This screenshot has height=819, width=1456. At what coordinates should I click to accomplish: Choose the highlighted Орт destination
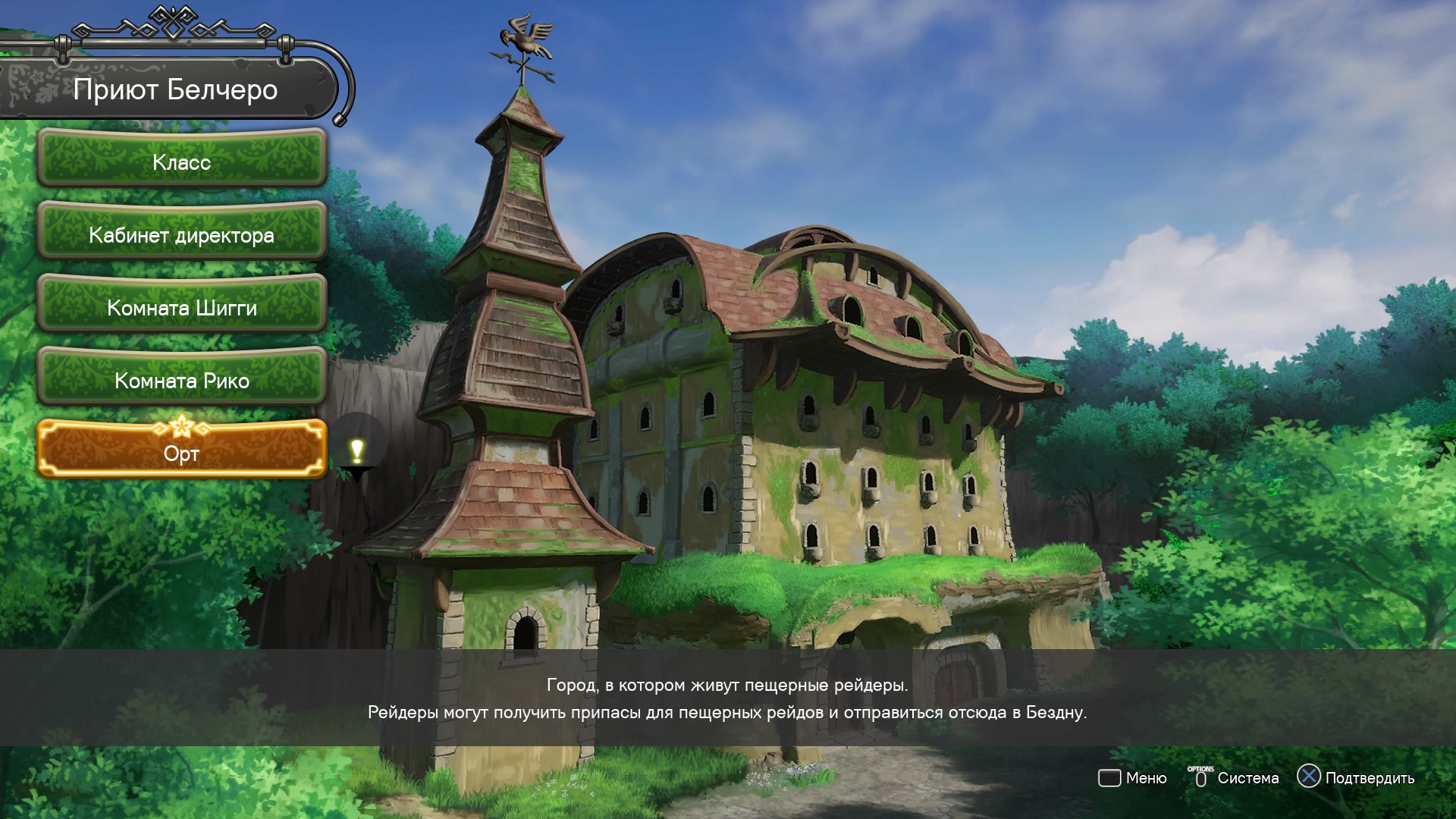point(182,453)
